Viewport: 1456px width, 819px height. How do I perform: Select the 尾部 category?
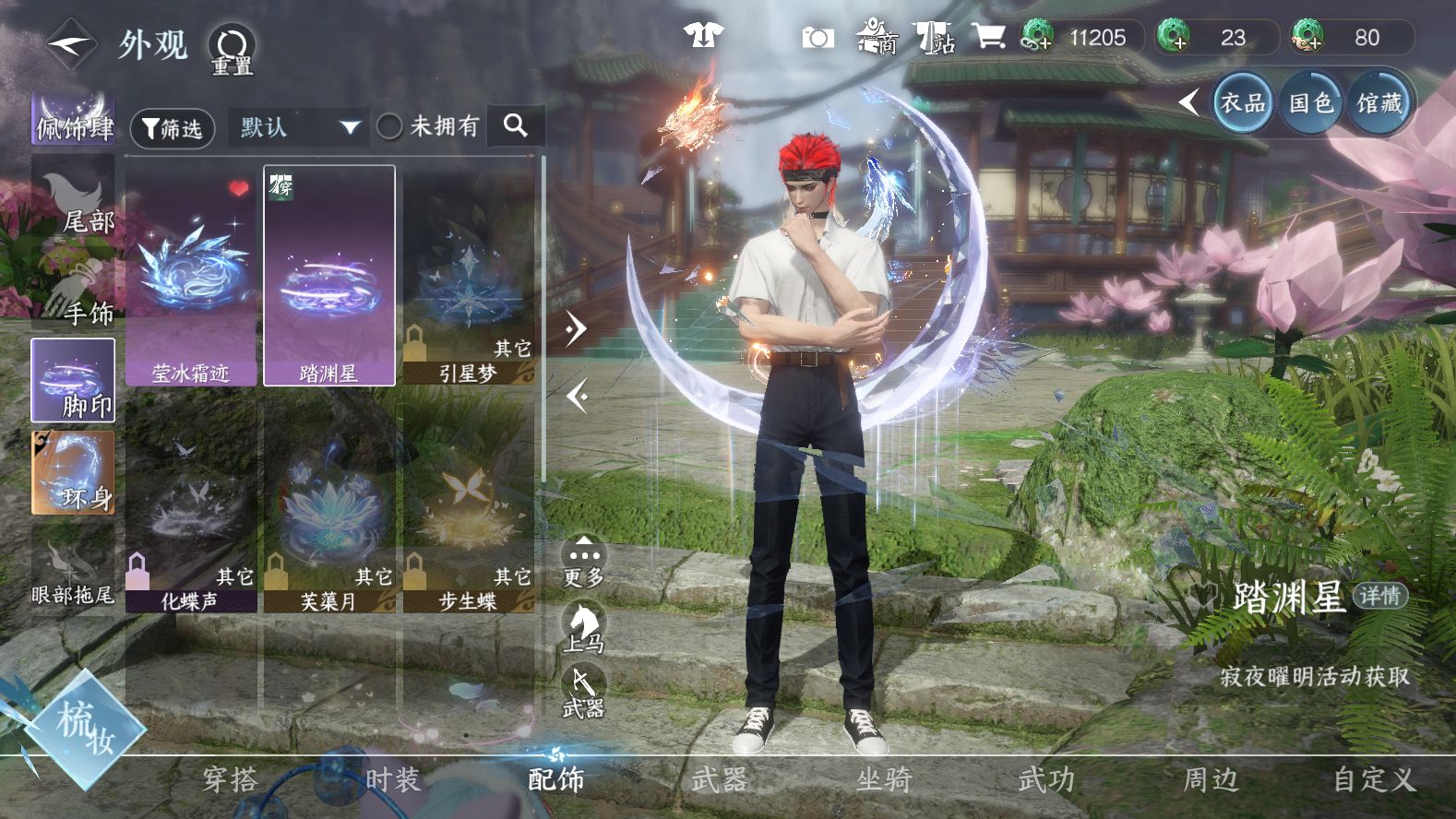point(74,199)
